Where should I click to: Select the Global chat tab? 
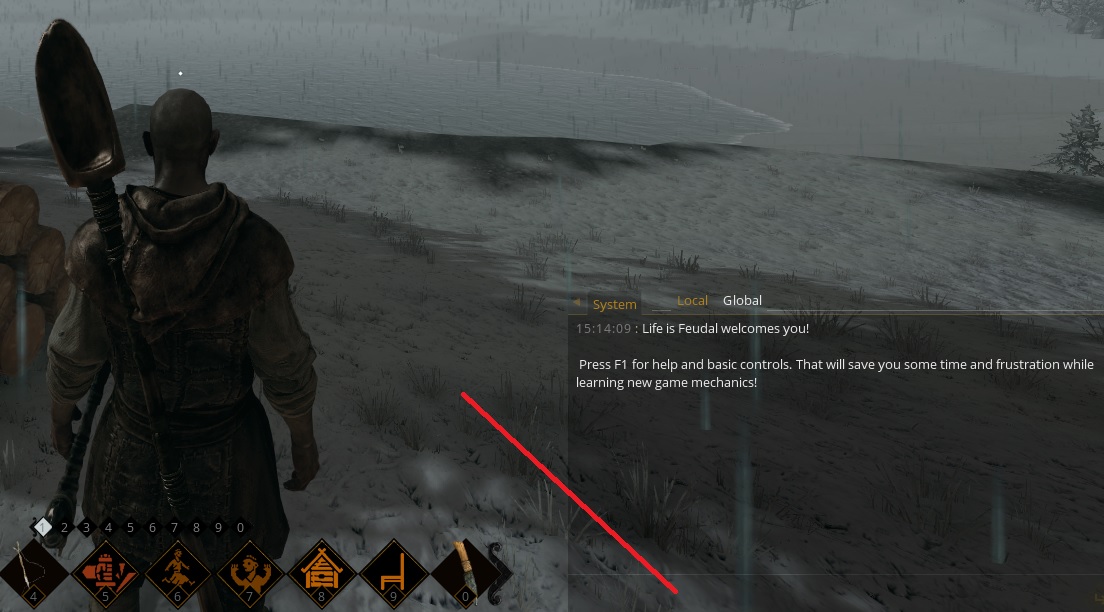coord(742,301)
